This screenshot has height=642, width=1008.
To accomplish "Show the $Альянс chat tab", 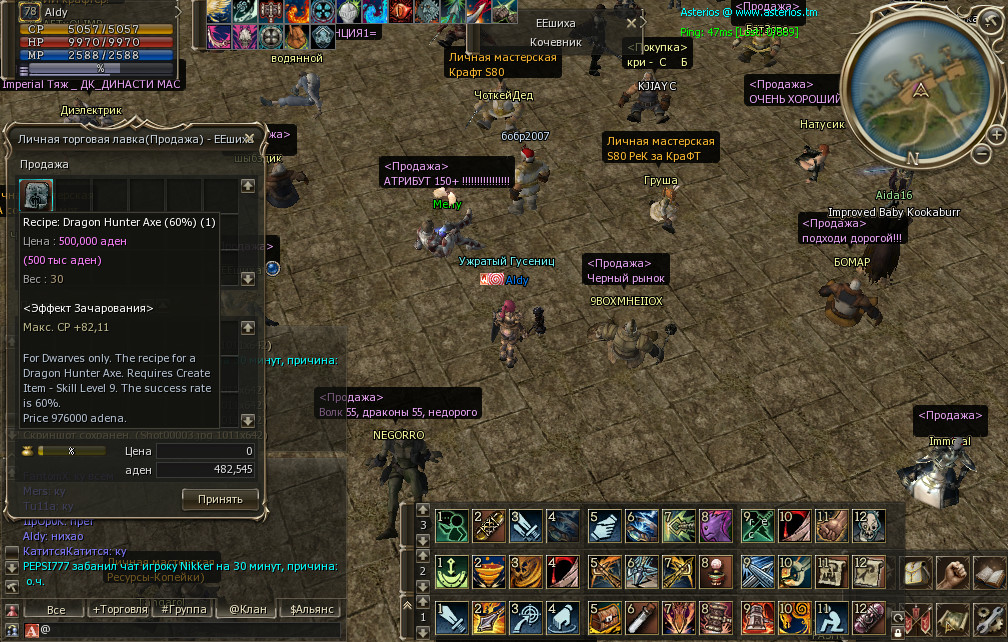I will [310, 609].
